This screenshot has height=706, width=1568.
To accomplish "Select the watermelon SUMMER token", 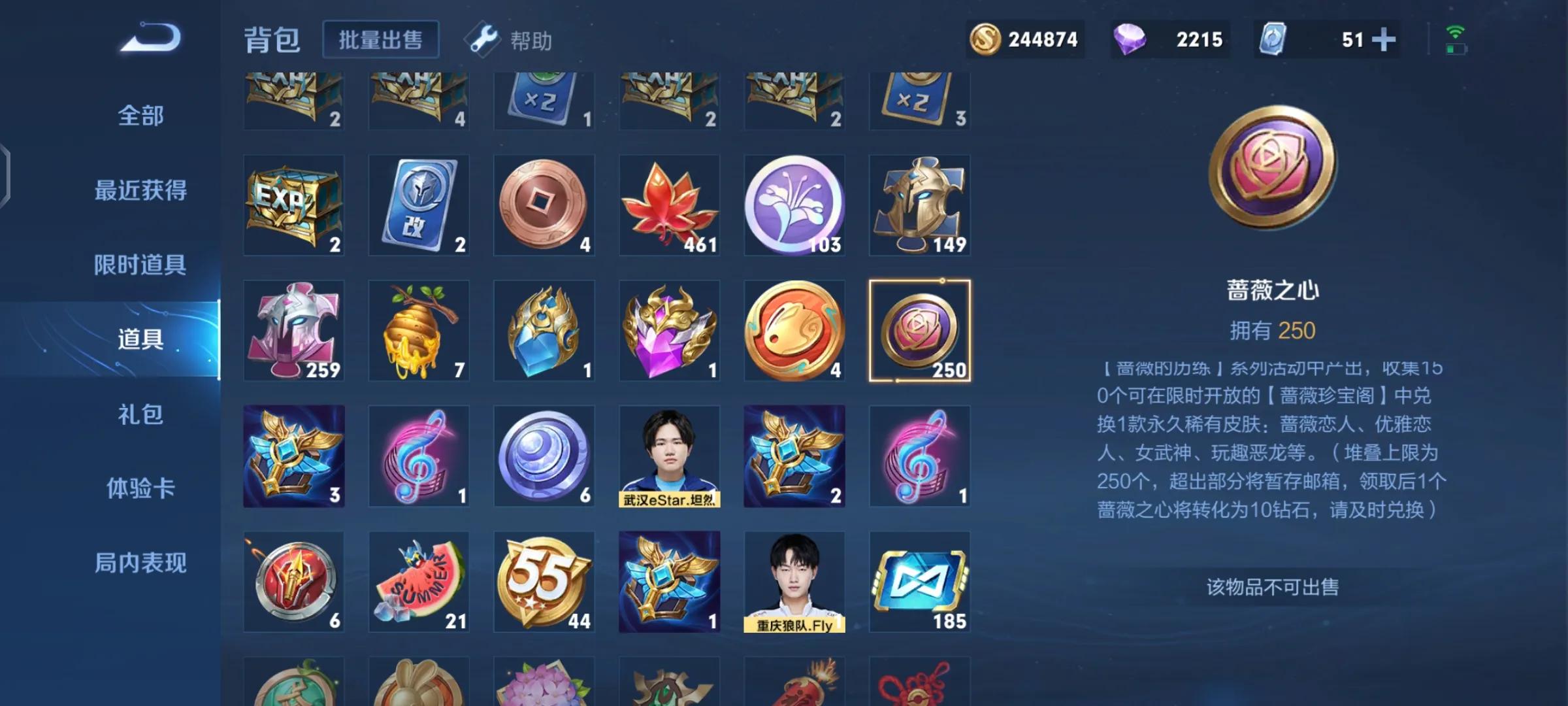I will (418, 579).
